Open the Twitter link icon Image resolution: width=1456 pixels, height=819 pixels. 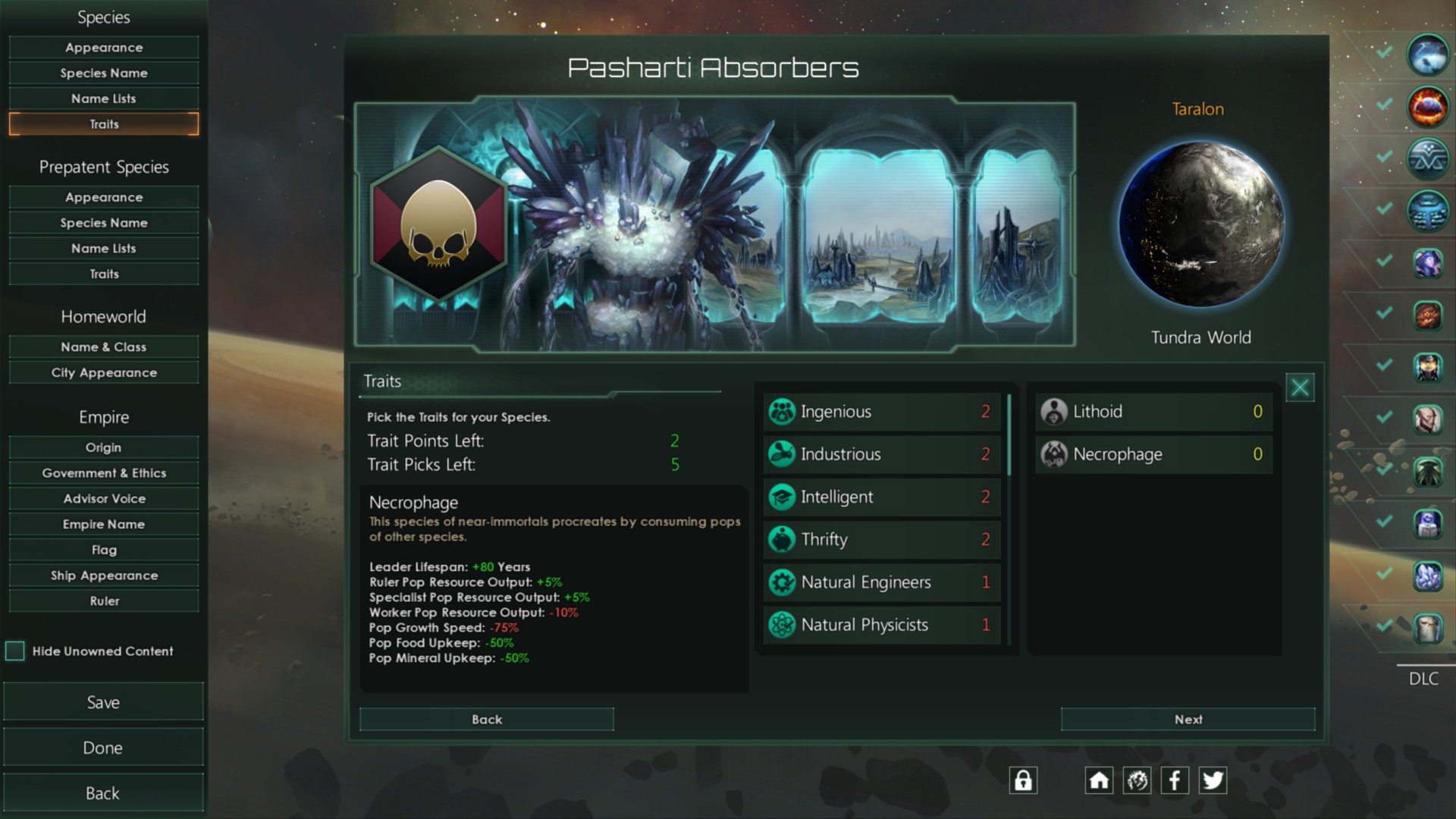pyautogui.click(x=1213, y=780)
